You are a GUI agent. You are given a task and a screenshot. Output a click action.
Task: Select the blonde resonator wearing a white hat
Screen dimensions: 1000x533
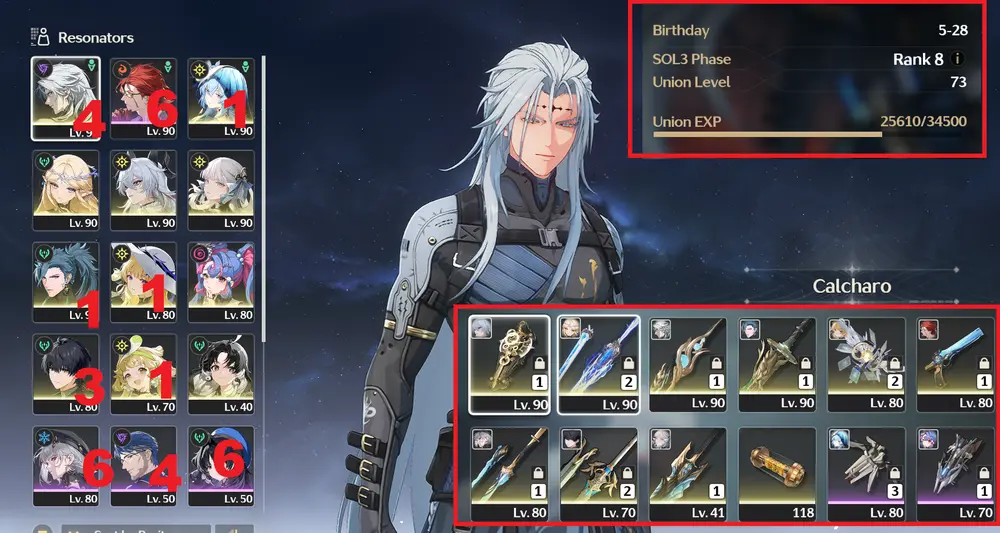143,282
